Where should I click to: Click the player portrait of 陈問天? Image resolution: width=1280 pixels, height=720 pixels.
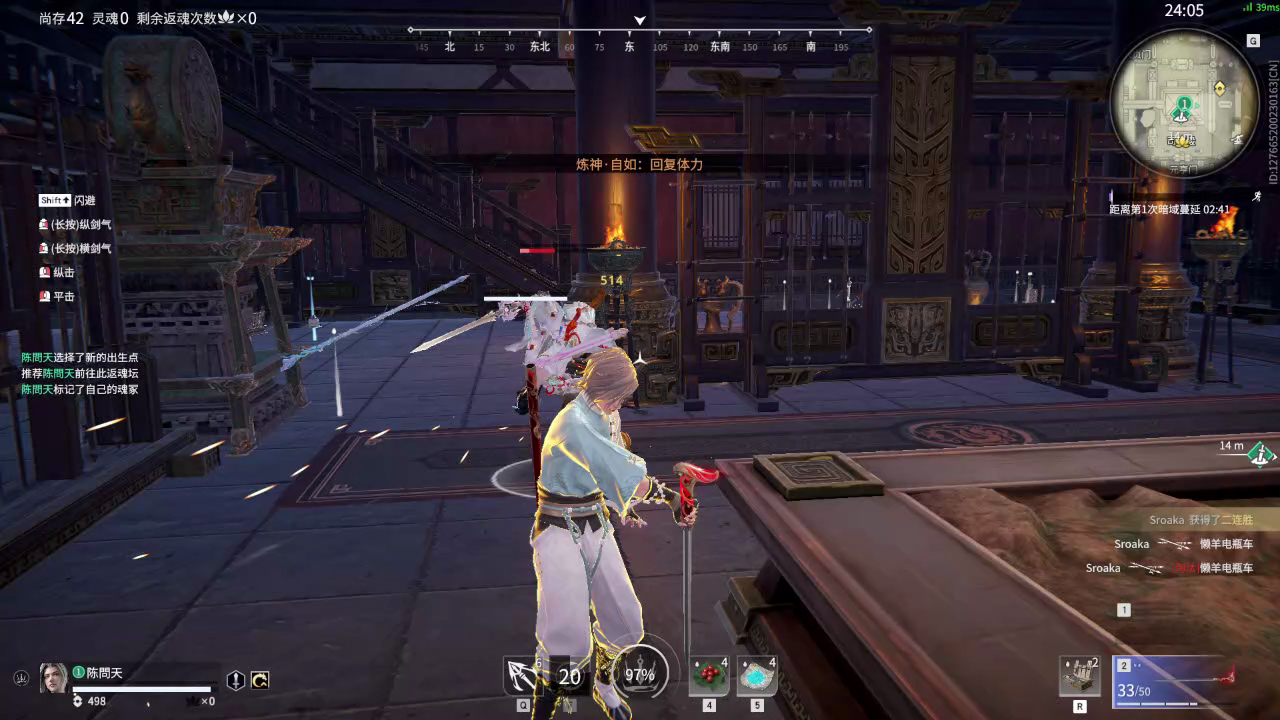click(55, 680)
